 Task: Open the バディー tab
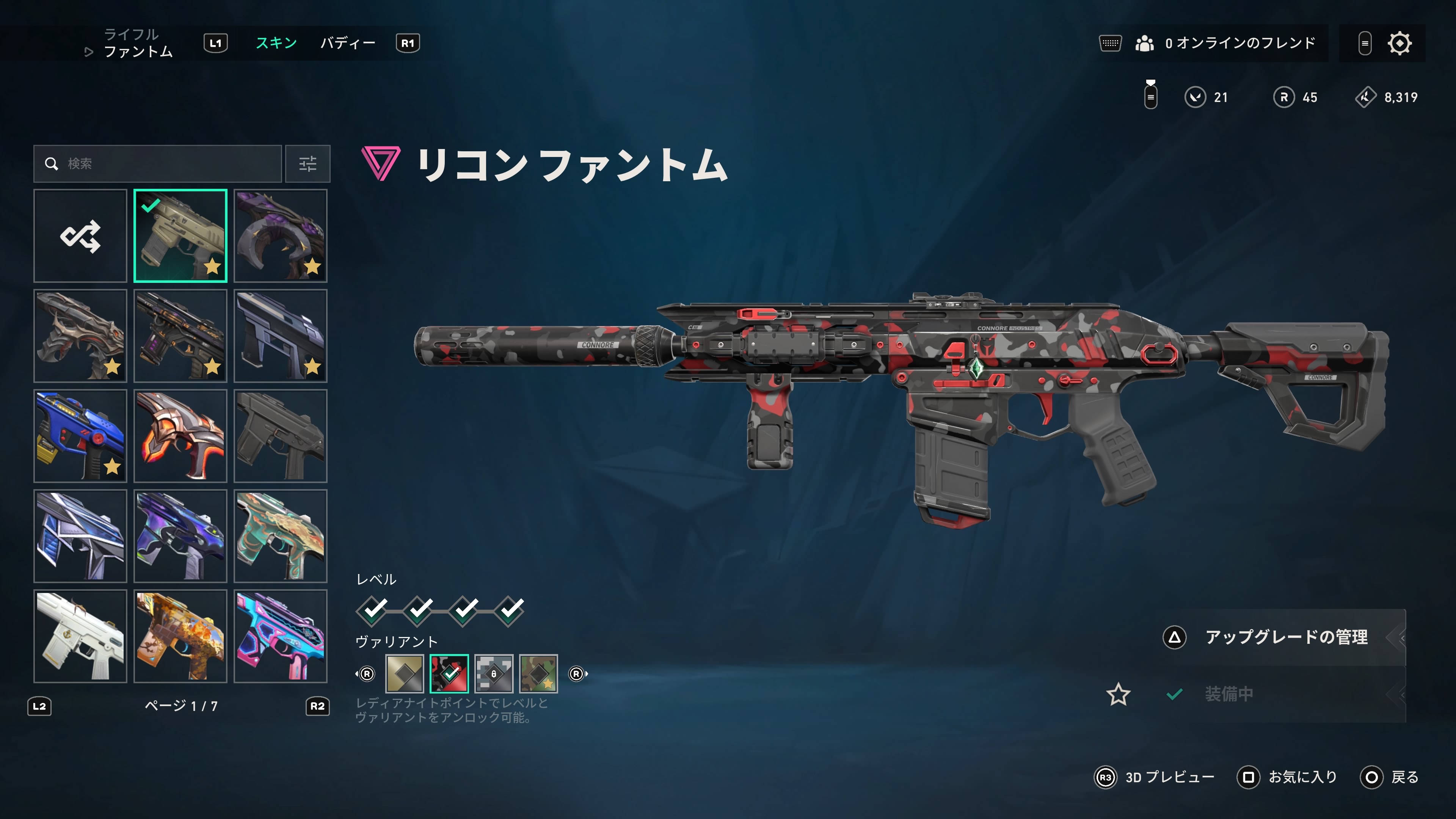click(348, 43)
